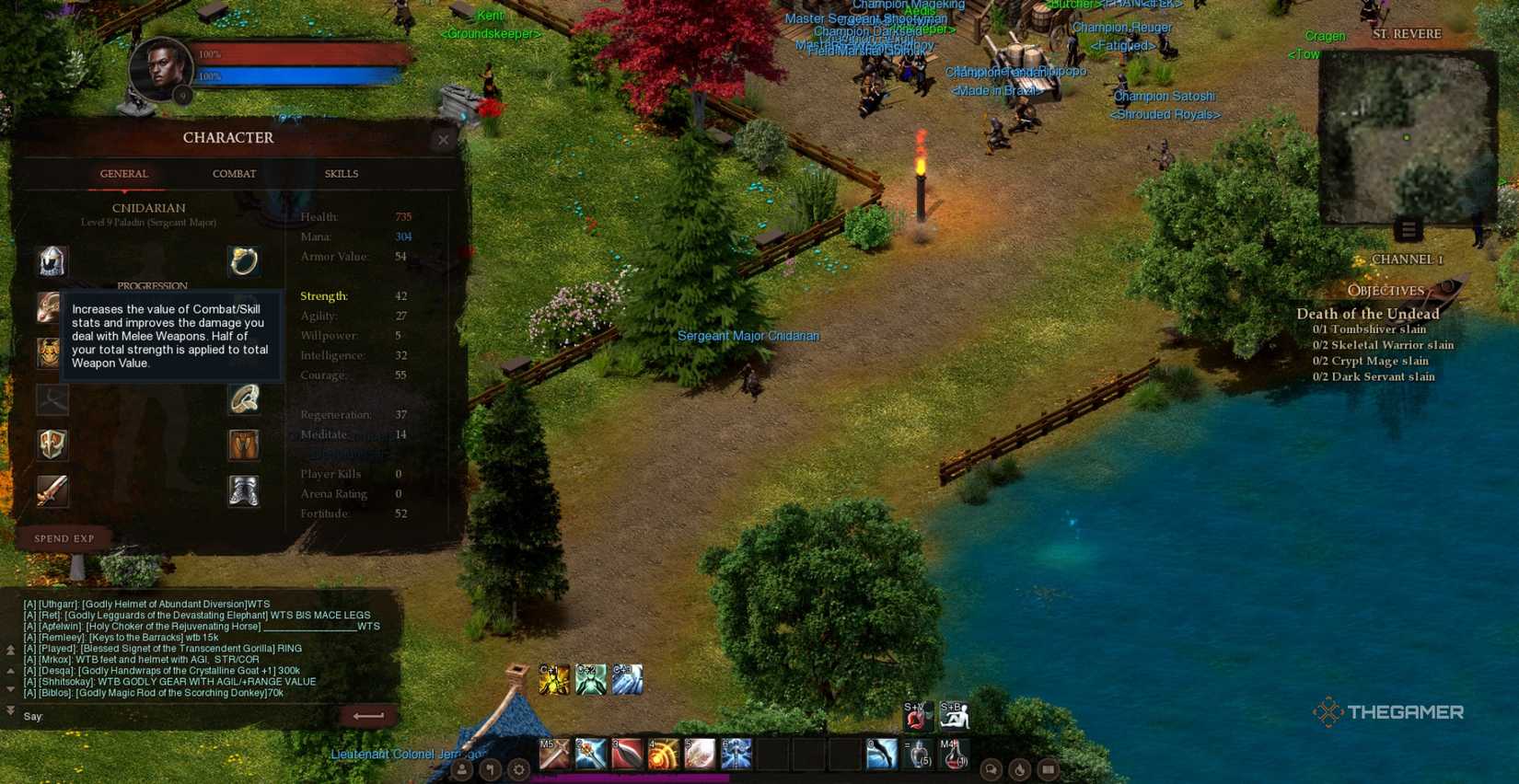Activate the fire spell in hotbar slot 4

(x=666, y=755)
